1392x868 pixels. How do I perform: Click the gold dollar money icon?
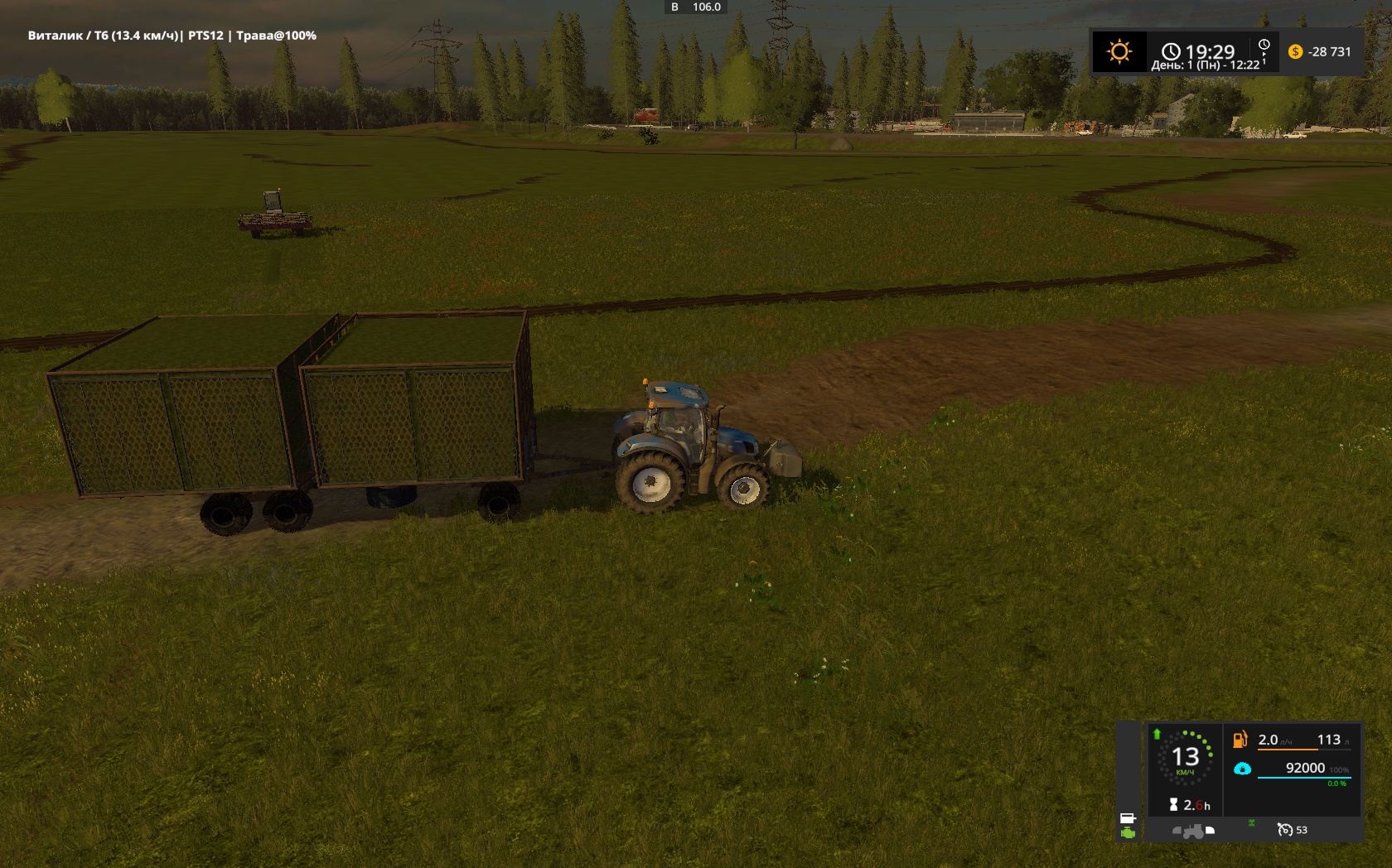(1296, 51)
